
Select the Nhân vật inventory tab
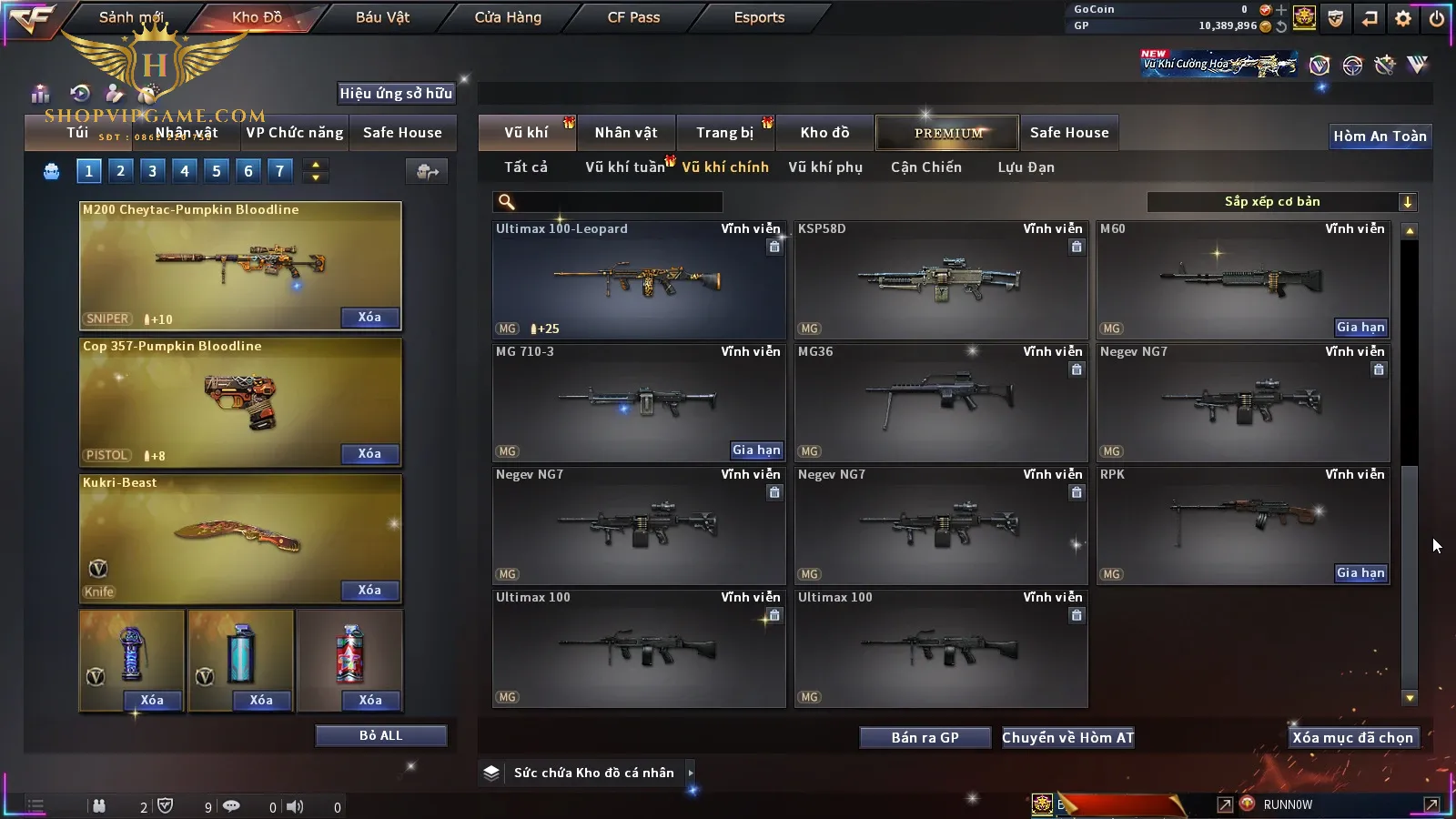point(625,133)
